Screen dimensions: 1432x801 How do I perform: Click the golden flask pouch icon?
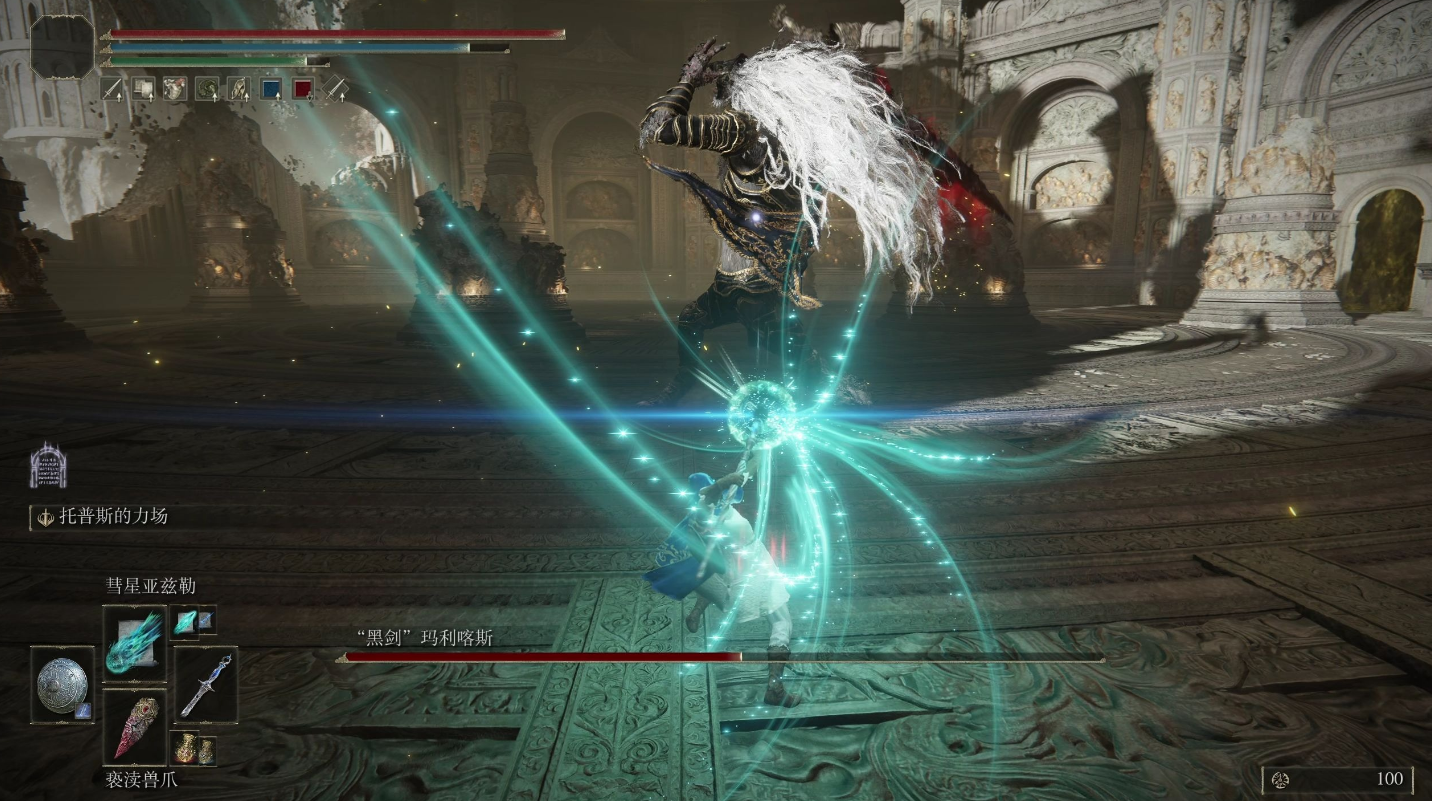pyautogui.click(x=192, y=748)
